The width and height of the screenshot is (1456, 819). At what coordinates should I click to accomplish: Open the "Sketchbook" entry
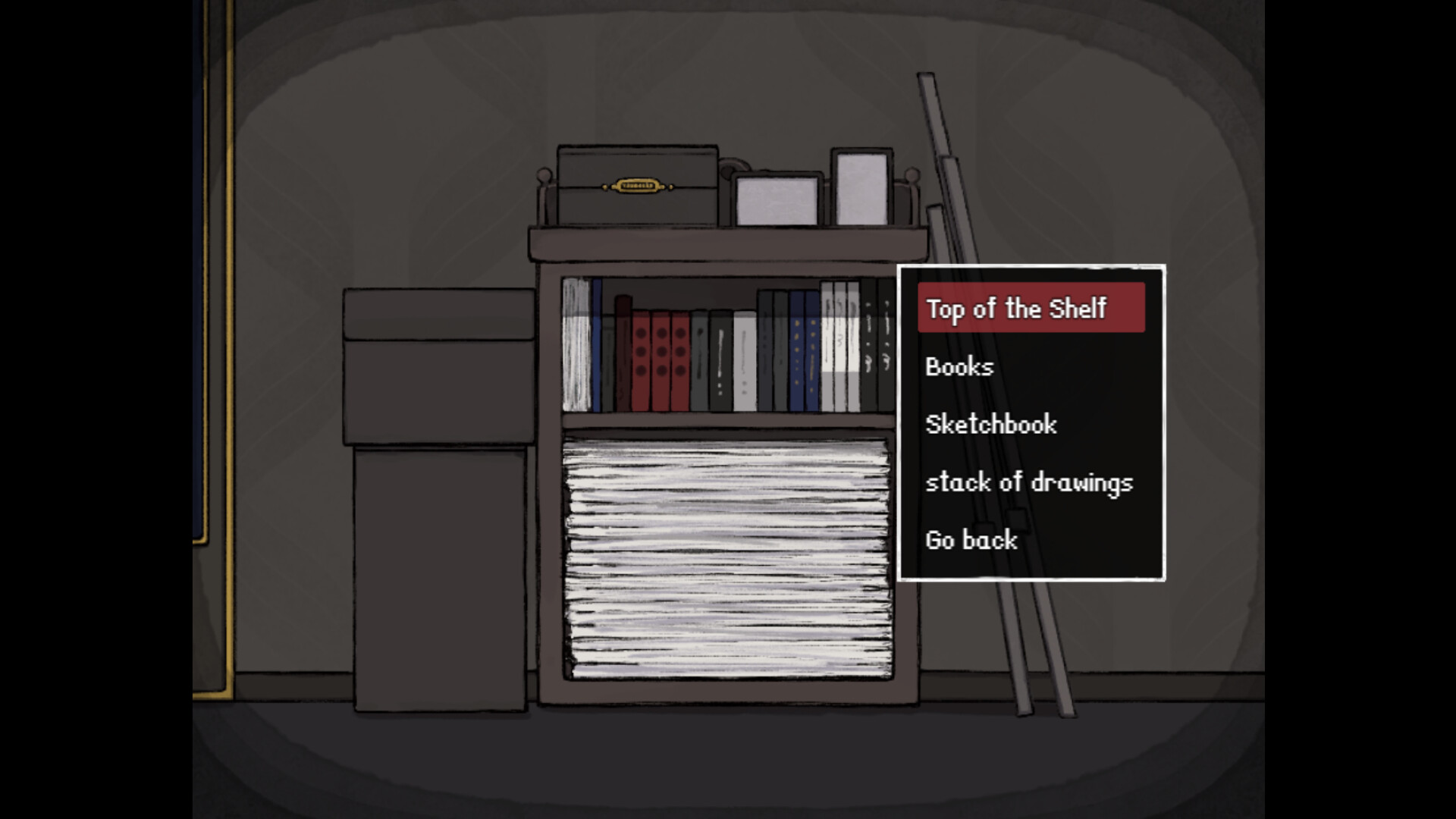pos(990,425)
